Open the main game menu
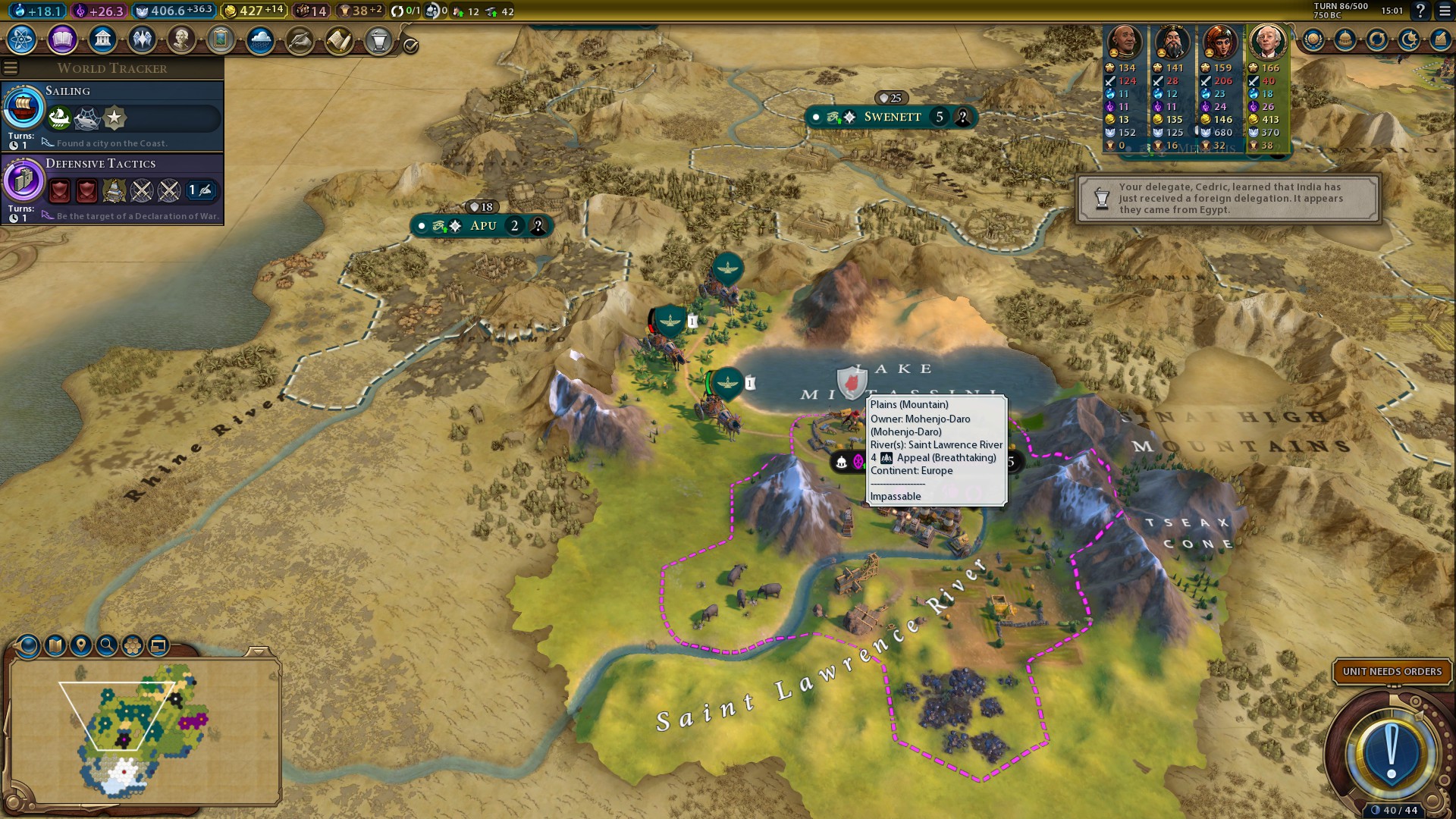Viewport: 1456px width, 819px height. coord(1445,11)
